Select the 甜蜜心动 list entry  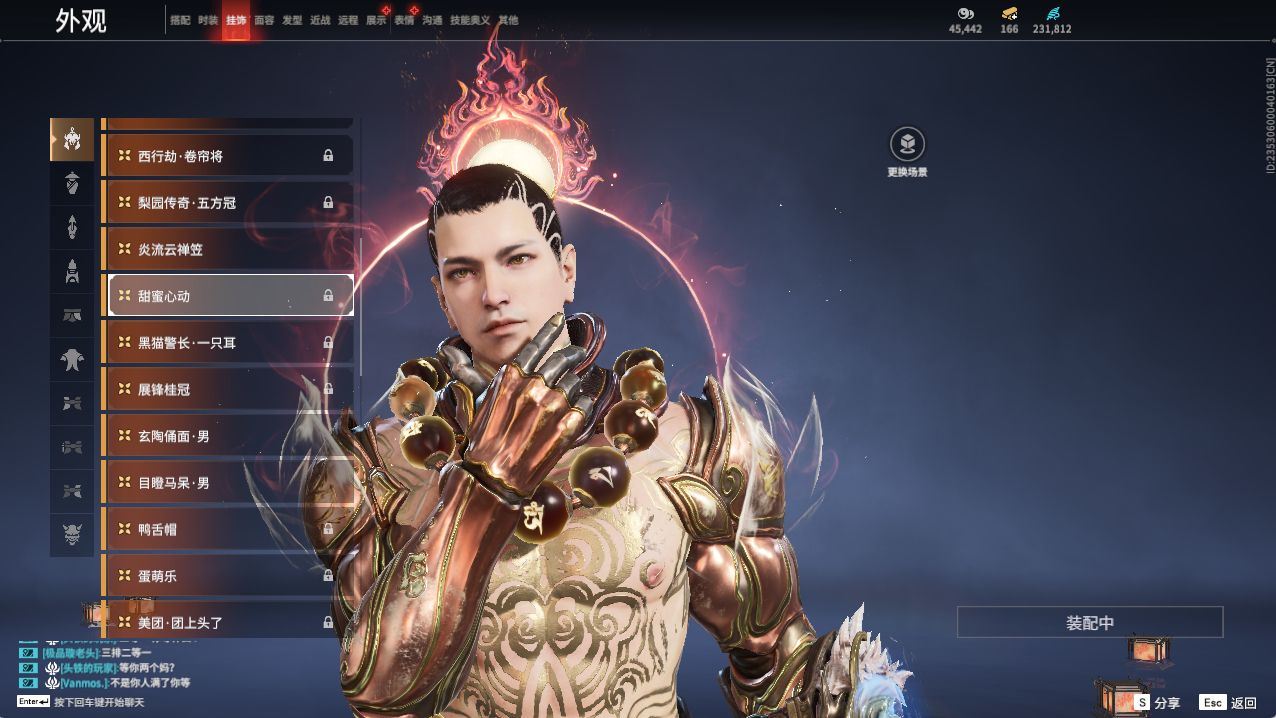[228, 296]
